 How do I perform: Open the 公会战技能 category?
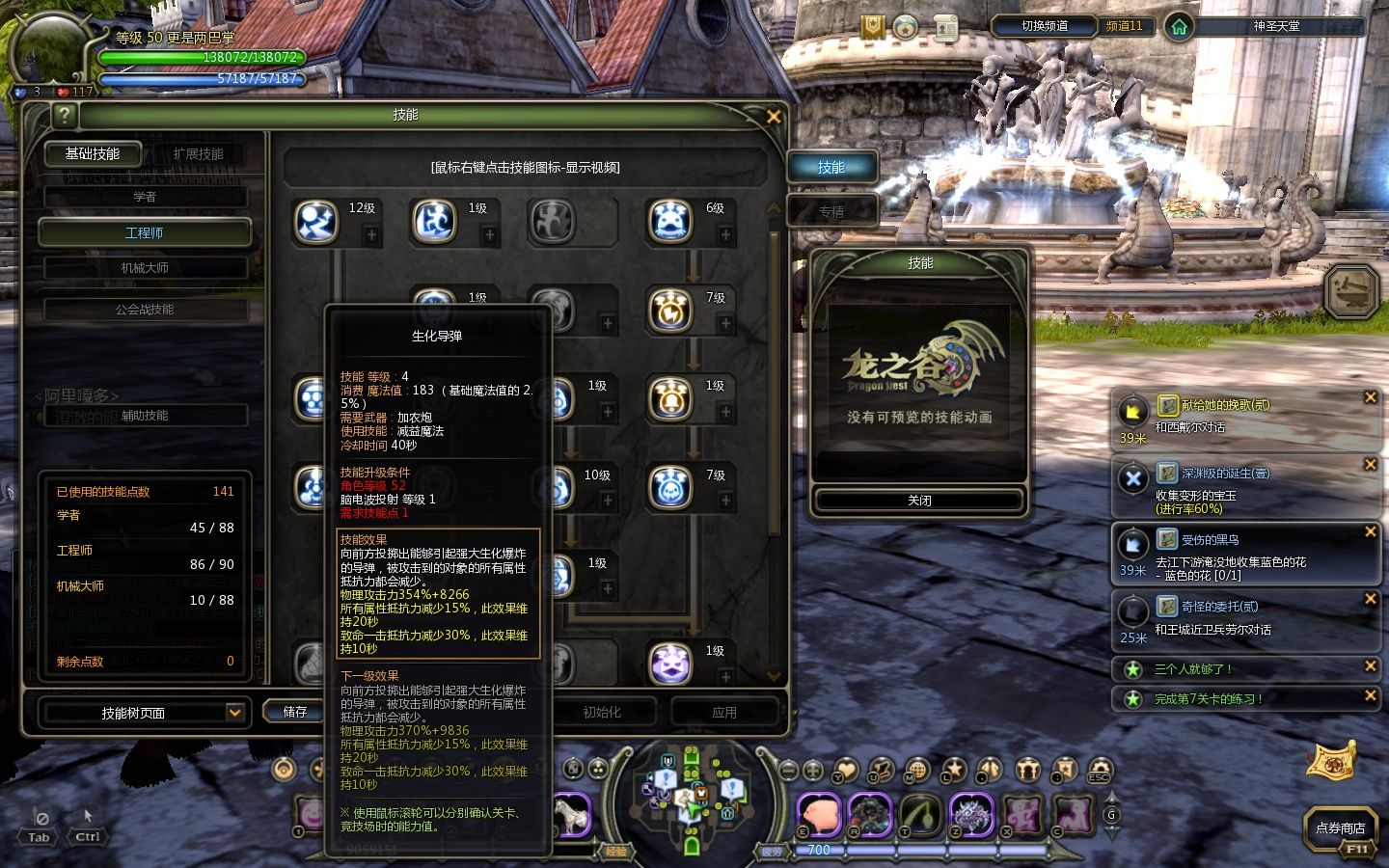tap(145, 310)
